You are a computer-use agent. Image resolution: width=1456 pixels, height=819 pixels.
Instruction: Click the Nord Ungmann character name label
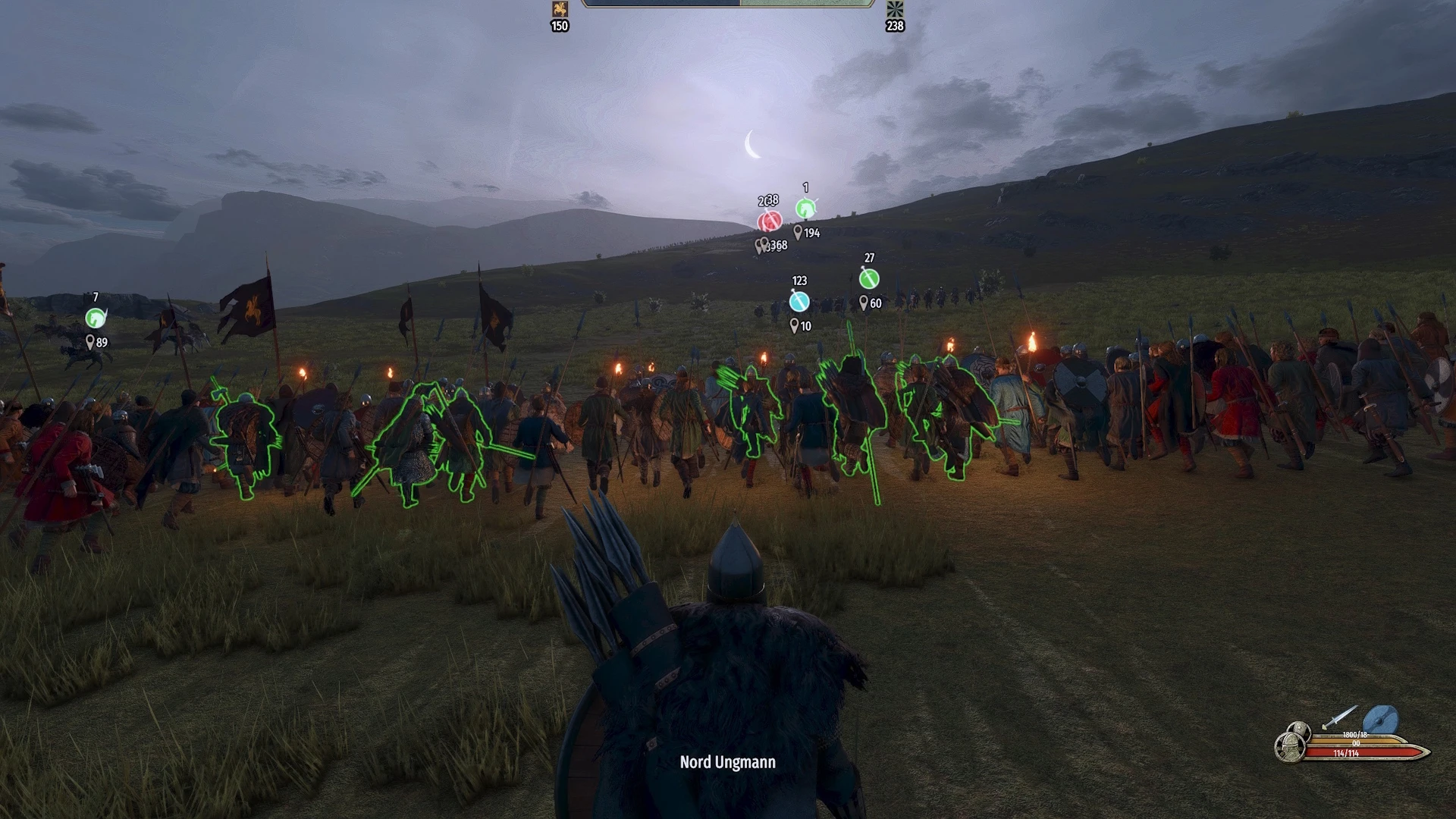727,762
